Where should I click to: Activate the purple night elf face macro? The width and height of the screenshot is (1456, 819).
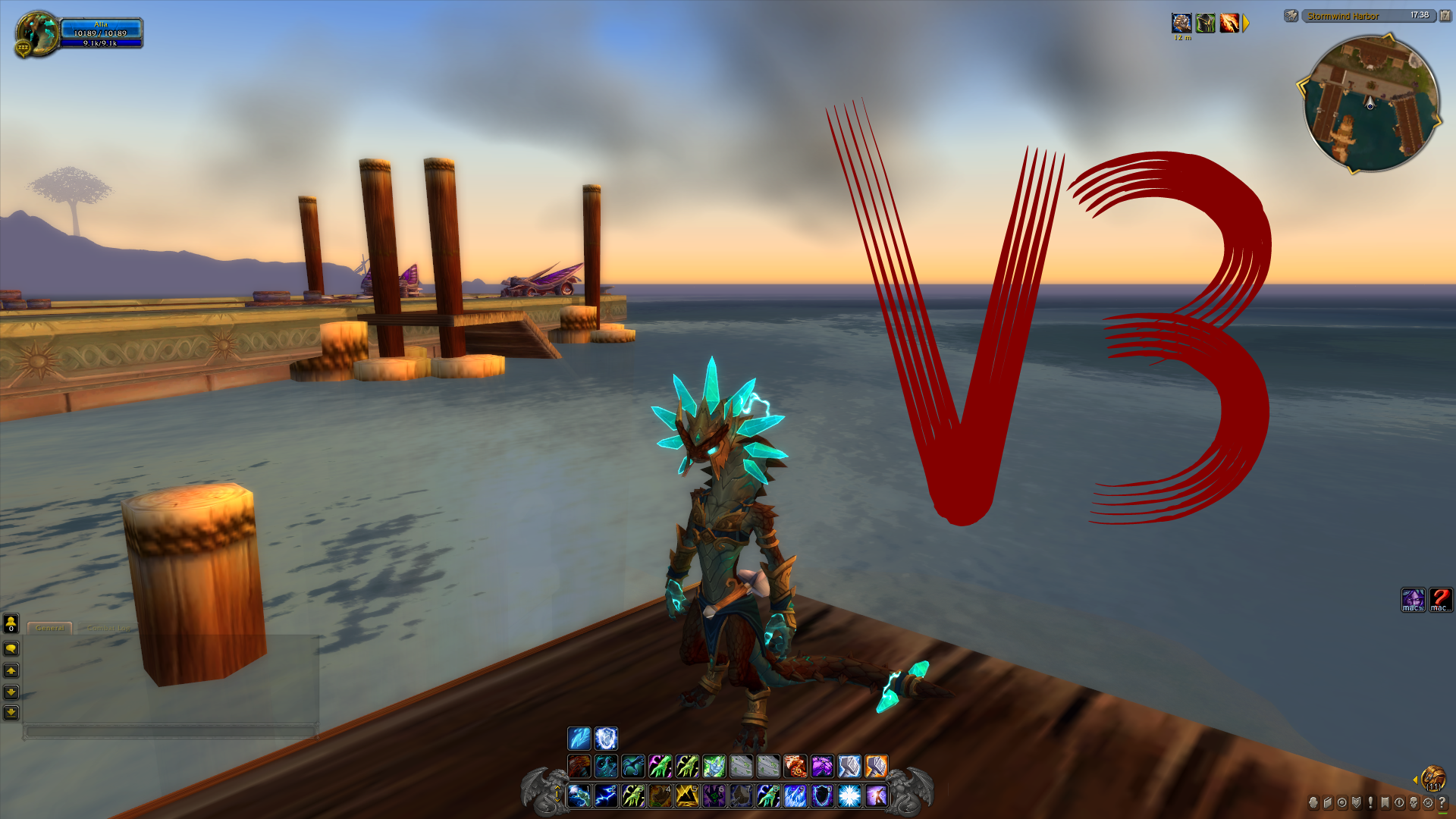1412,600
